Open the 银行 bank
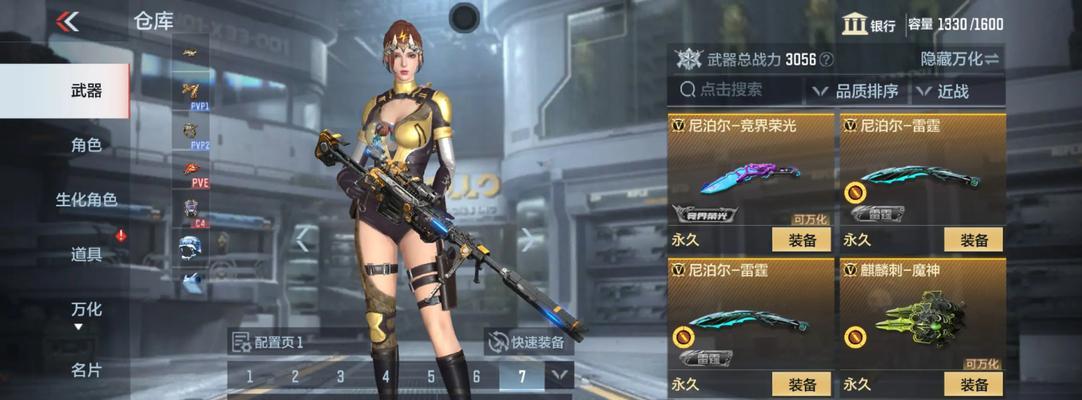Image resolution: width=1082 pixels, height=400 pixels. click(x=868, y=25)
